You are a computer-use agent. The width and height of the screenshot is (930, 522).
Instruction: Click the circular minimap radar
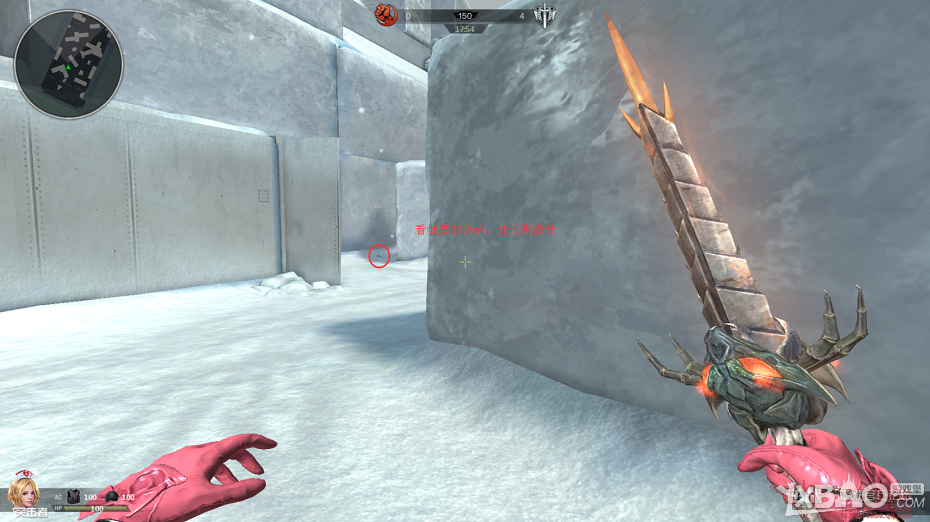(69, 64)
